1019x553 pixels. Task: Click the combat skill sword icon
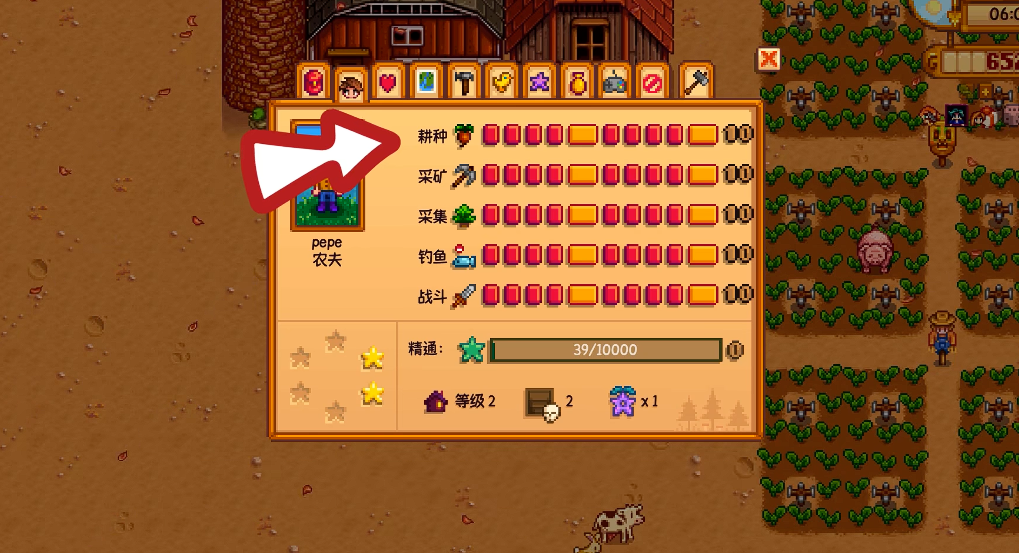pyautogui.click(x=463, y=296)
